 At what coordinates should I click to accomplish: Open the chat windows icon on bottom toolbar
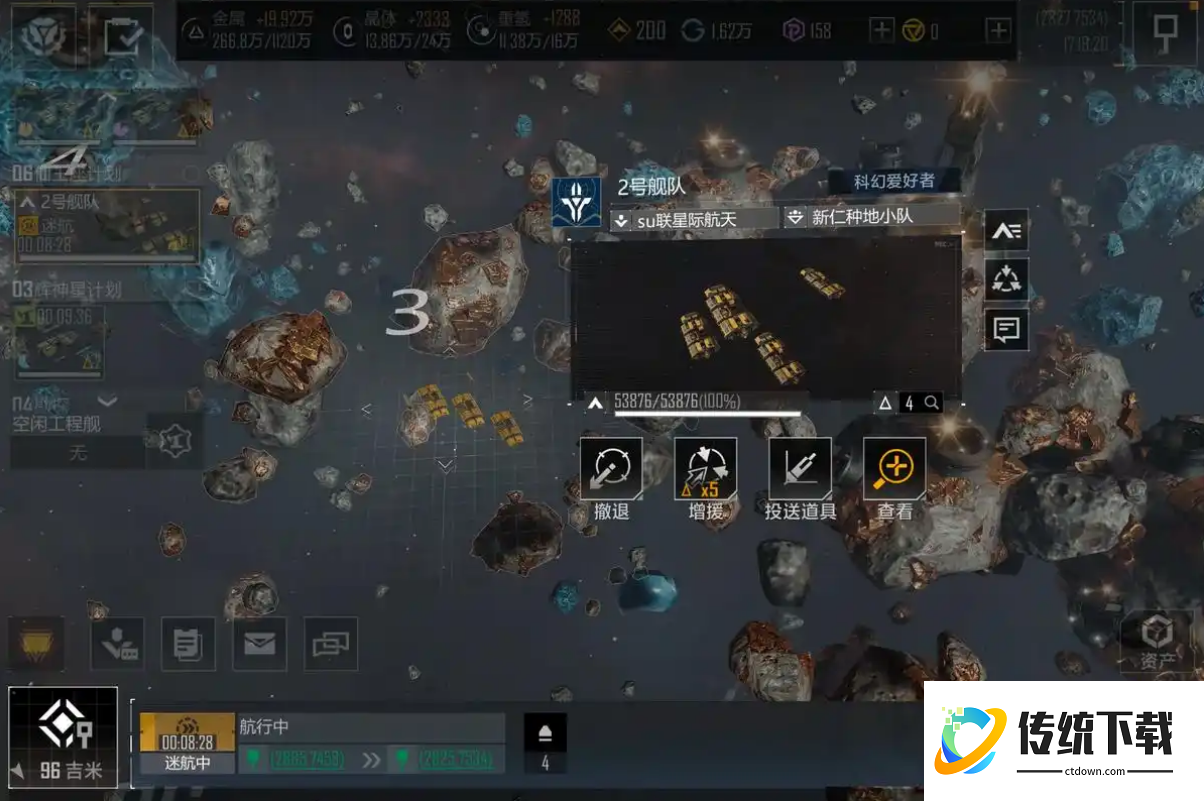(330, 644)
